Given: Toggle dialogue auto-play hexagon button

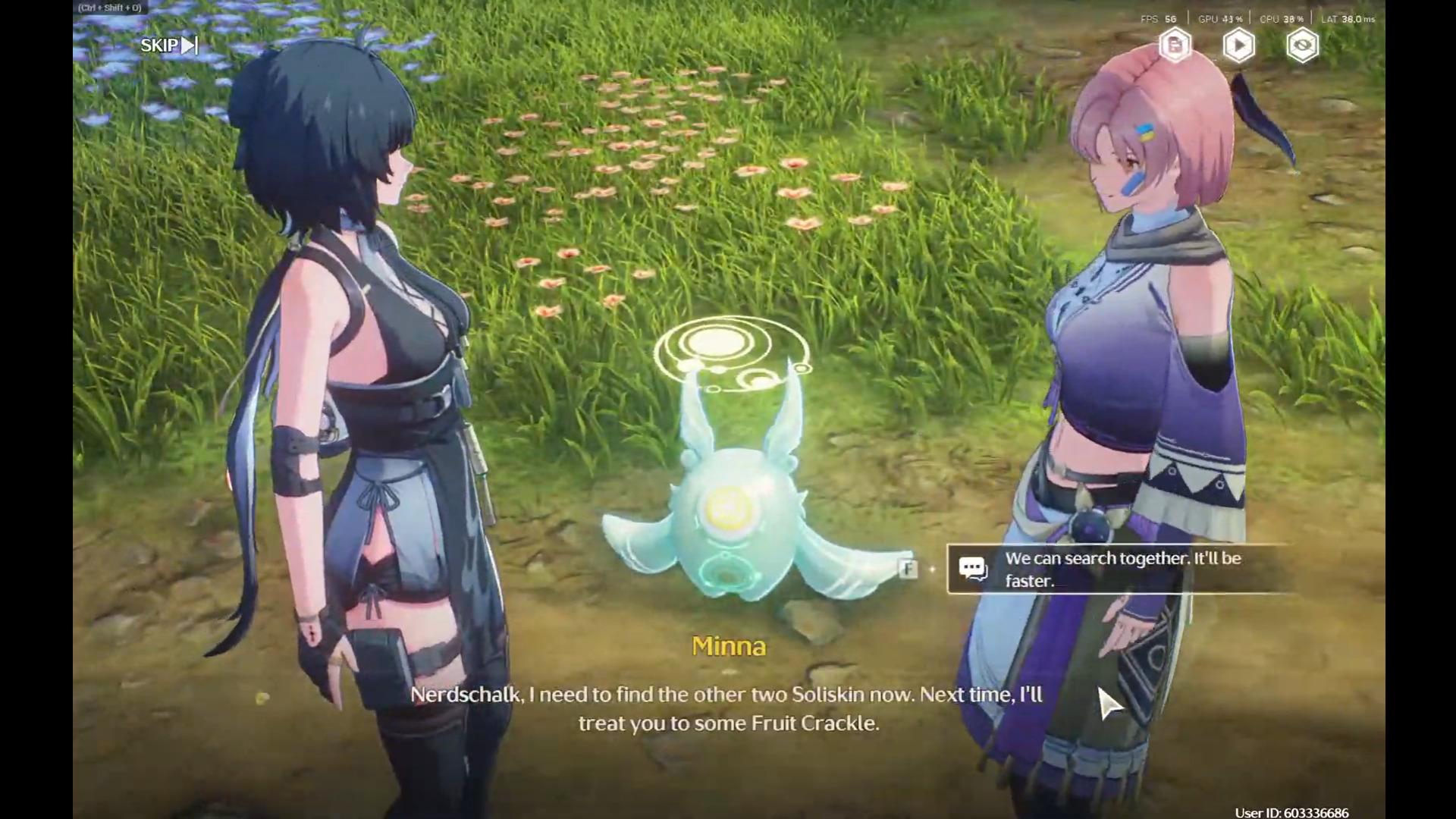Looking at the screenshot, I should (x=1238, y=45).
